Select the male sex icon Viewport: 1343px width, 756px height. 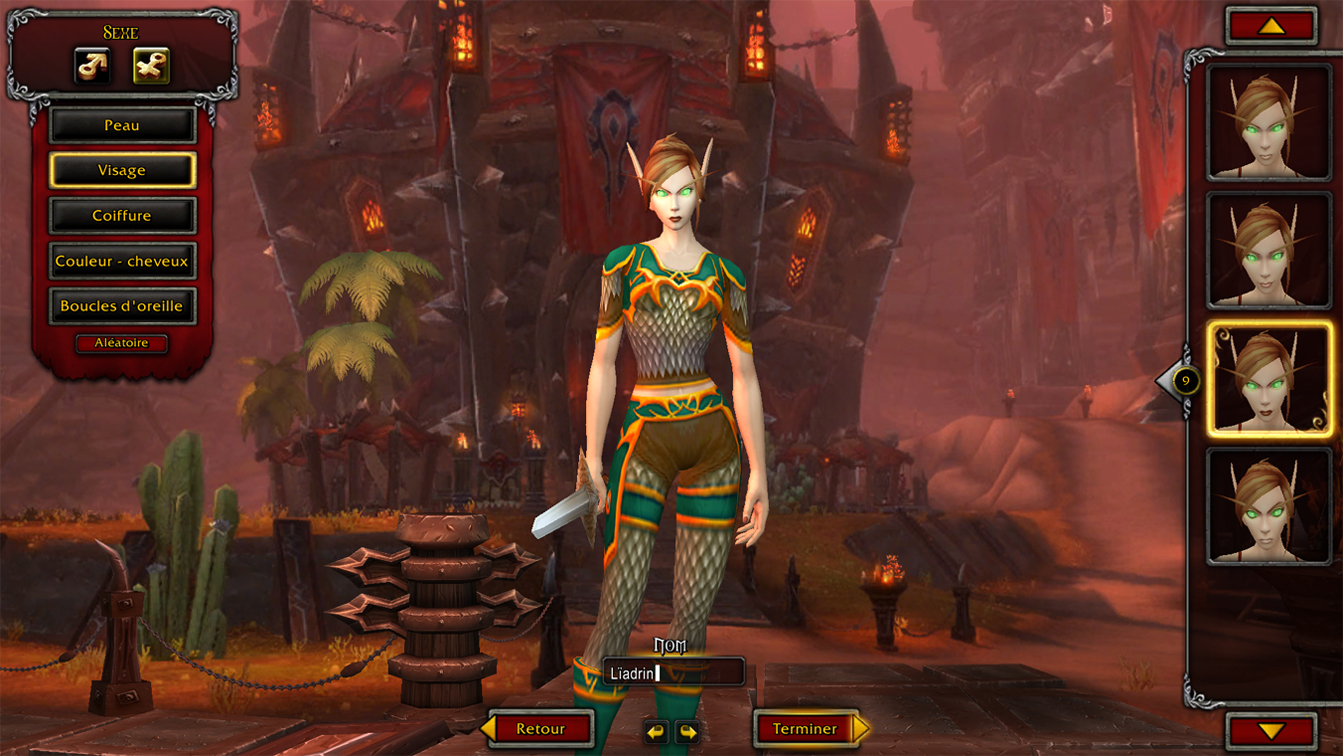point(92,67)
